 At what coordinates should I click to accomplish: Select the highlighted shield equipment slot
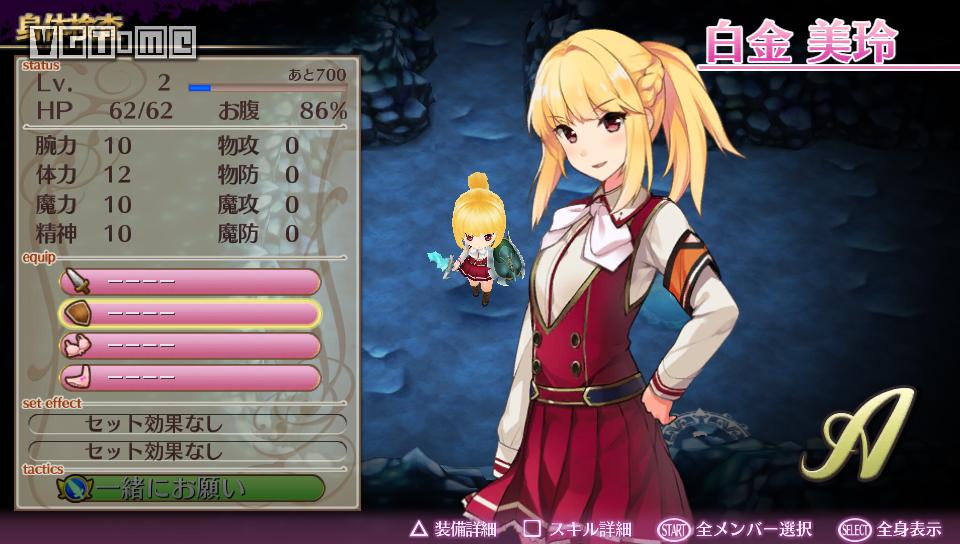(190, 314)
